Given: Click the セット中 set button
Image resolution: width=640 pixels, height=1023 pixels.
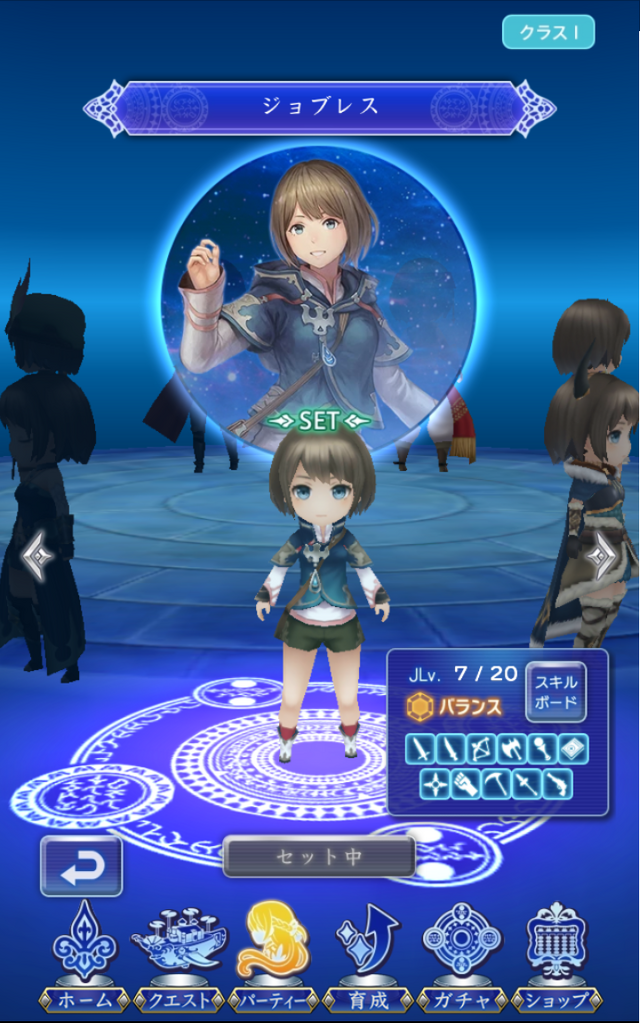Looking at the screenshot, I should 319,857.
